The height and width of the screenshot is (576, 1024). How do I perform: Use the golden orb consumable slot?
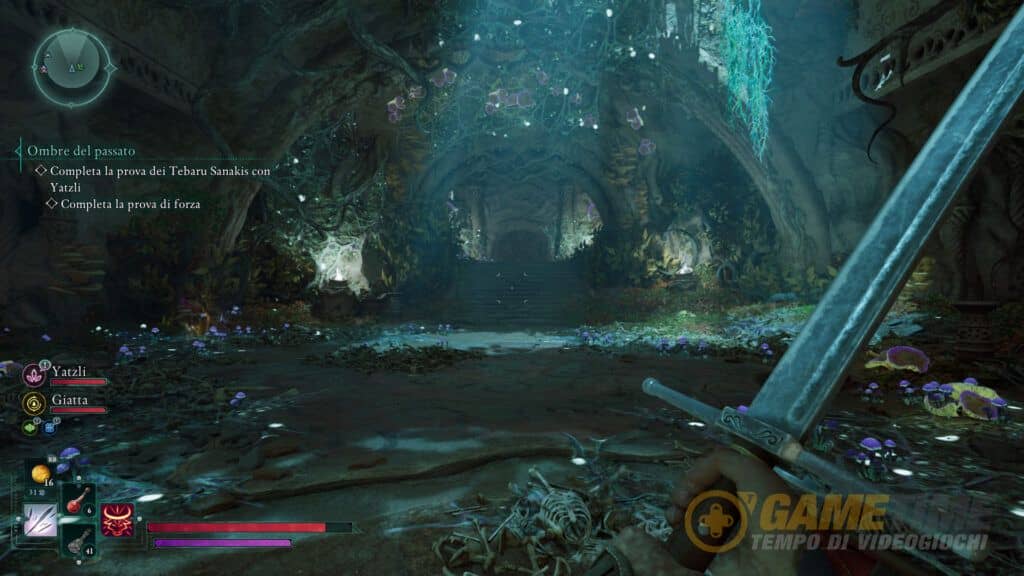click(x=41, y=473)
